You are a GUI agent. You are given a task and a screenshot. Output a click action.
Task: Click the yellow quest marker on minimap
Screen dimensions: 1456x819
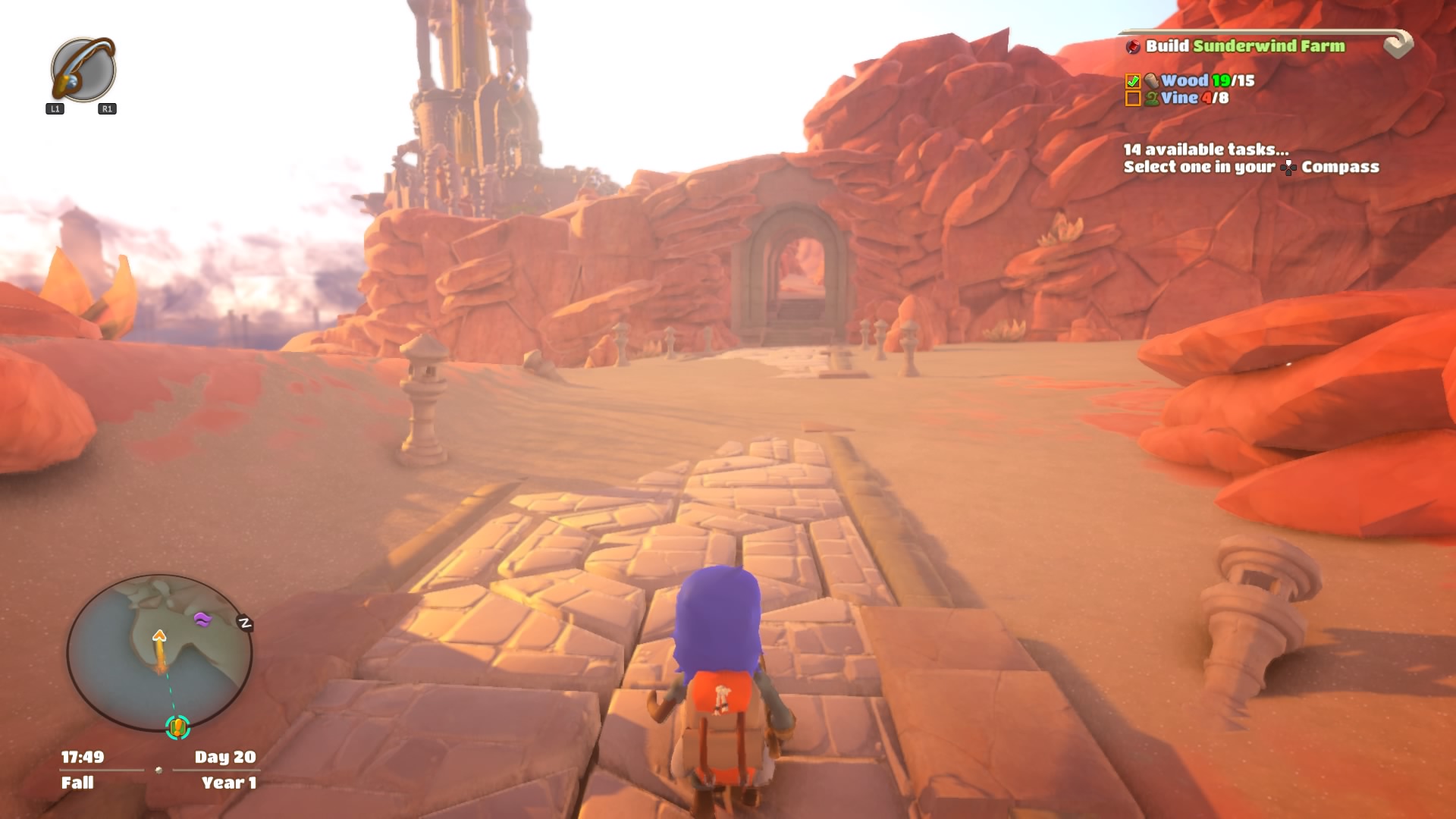(177, 727)
